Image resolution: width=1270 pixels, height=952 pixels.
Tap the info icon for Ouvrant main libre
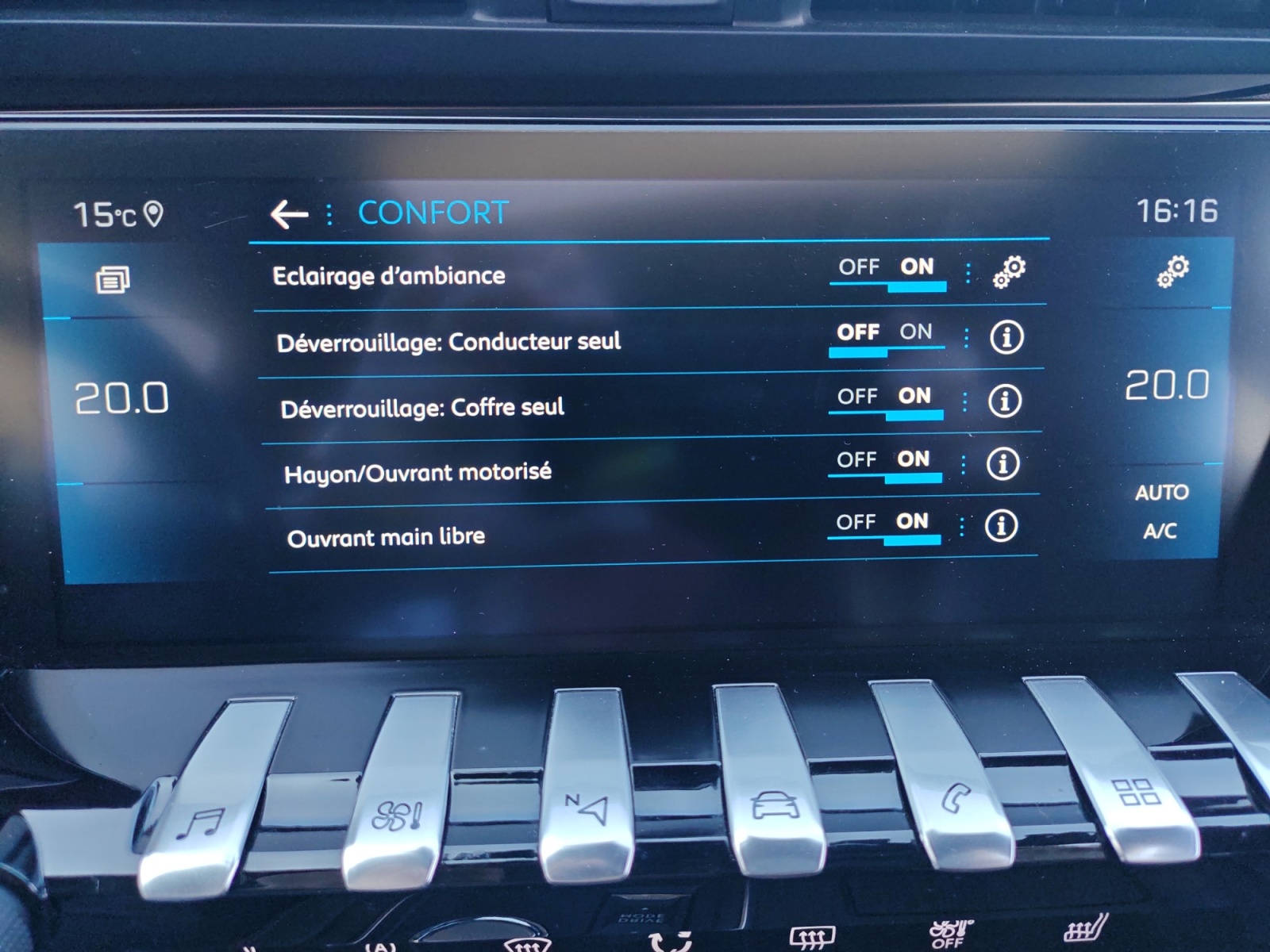point(1002,525)
